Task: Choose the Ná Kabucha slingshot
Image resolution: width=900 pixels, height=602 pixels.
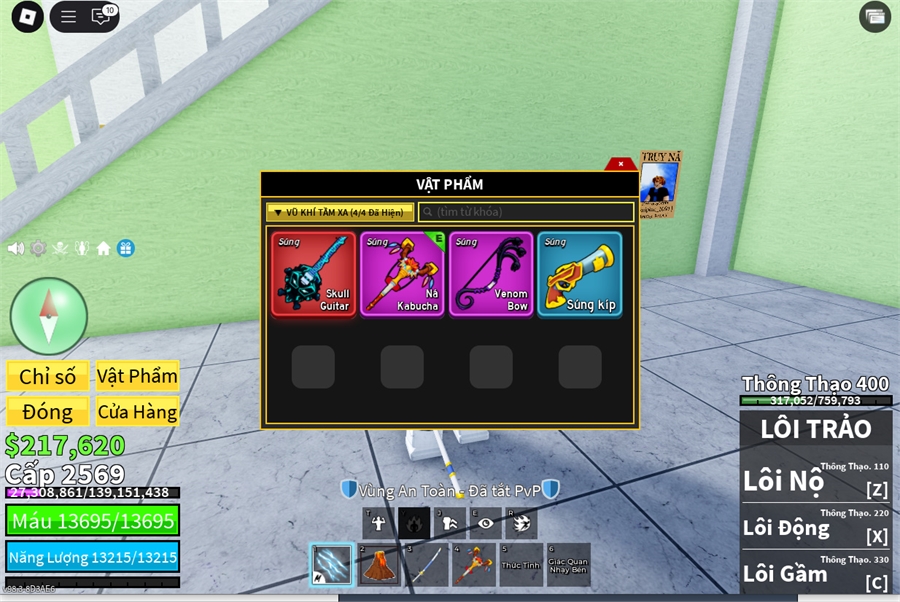Action: (401, 274)
